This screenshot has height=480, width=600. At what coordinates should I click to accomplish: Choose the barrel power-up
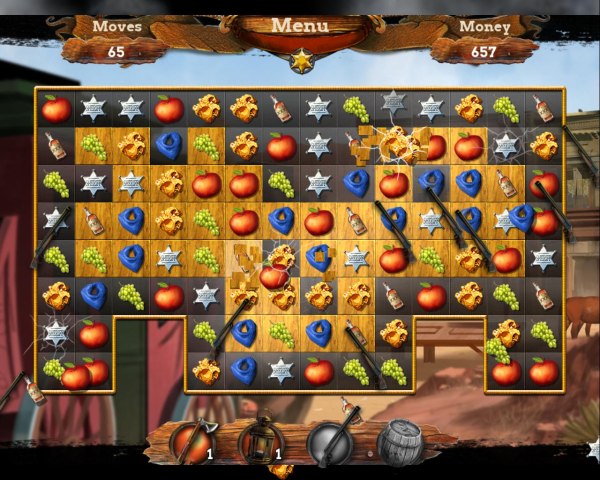[x=401, y=440]
